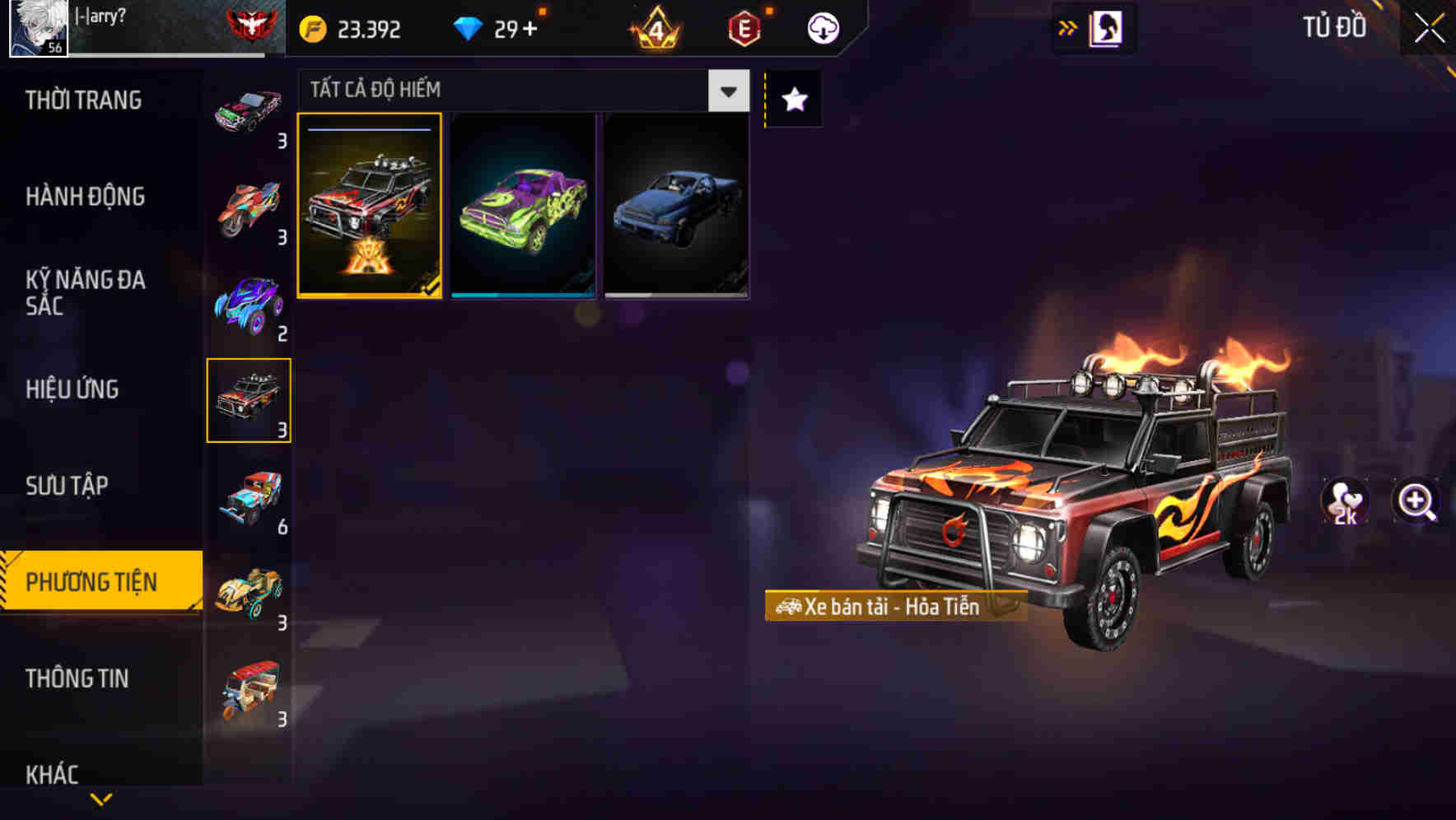
Task: Select the motorbike category thumbnail
Action: (246, 205)
